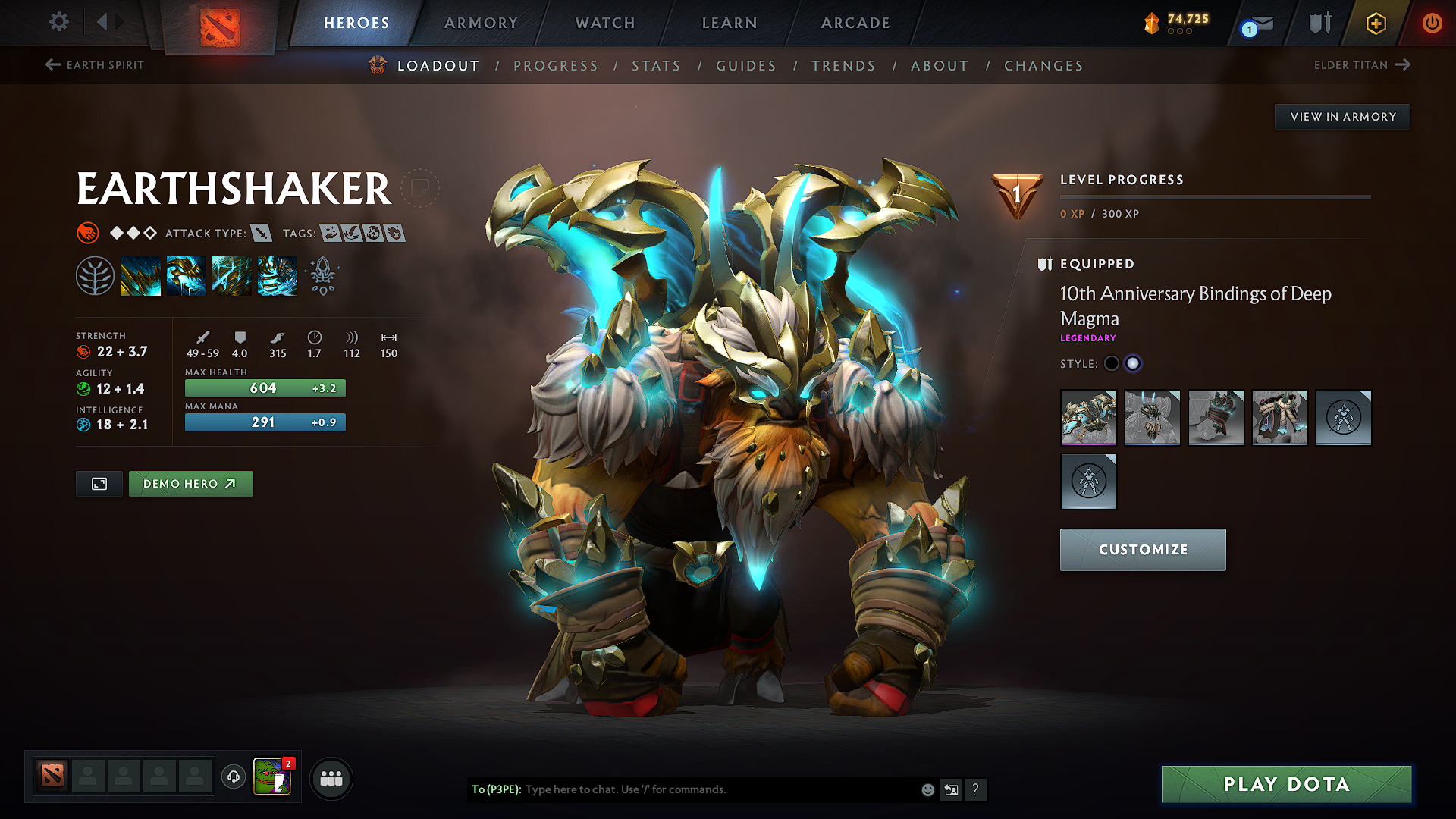
Task: Navigate forward to Elder Titan hero
Action: 1363,65
